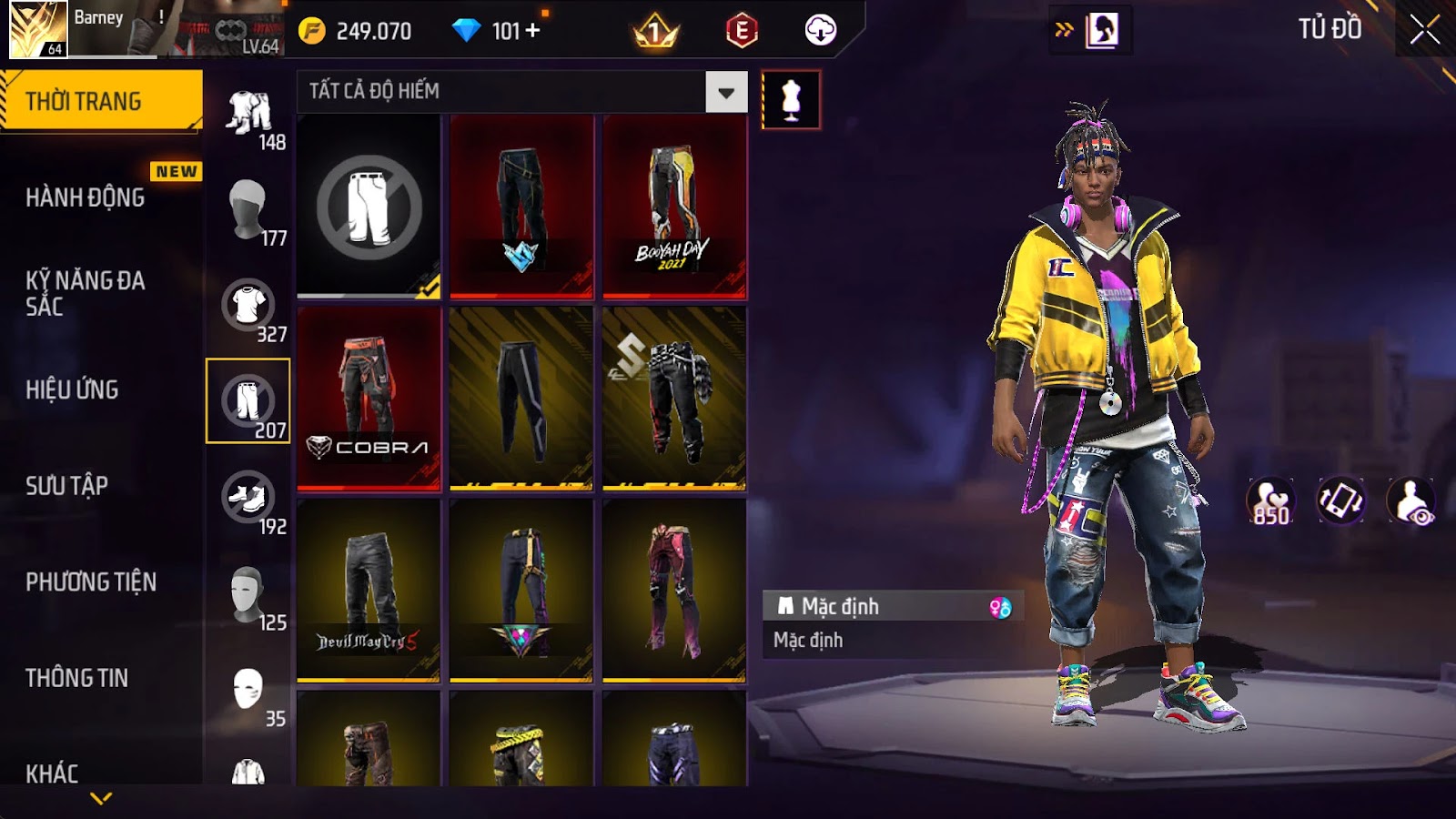Open the tops shirt category

coord(248,308)
